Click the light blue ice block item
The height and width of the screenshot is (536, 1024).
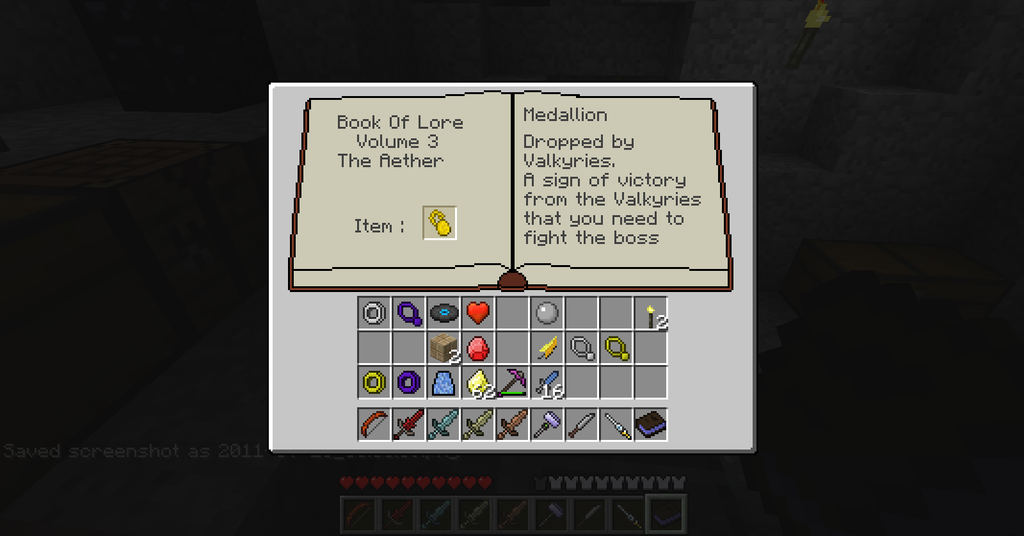(443, 382)
